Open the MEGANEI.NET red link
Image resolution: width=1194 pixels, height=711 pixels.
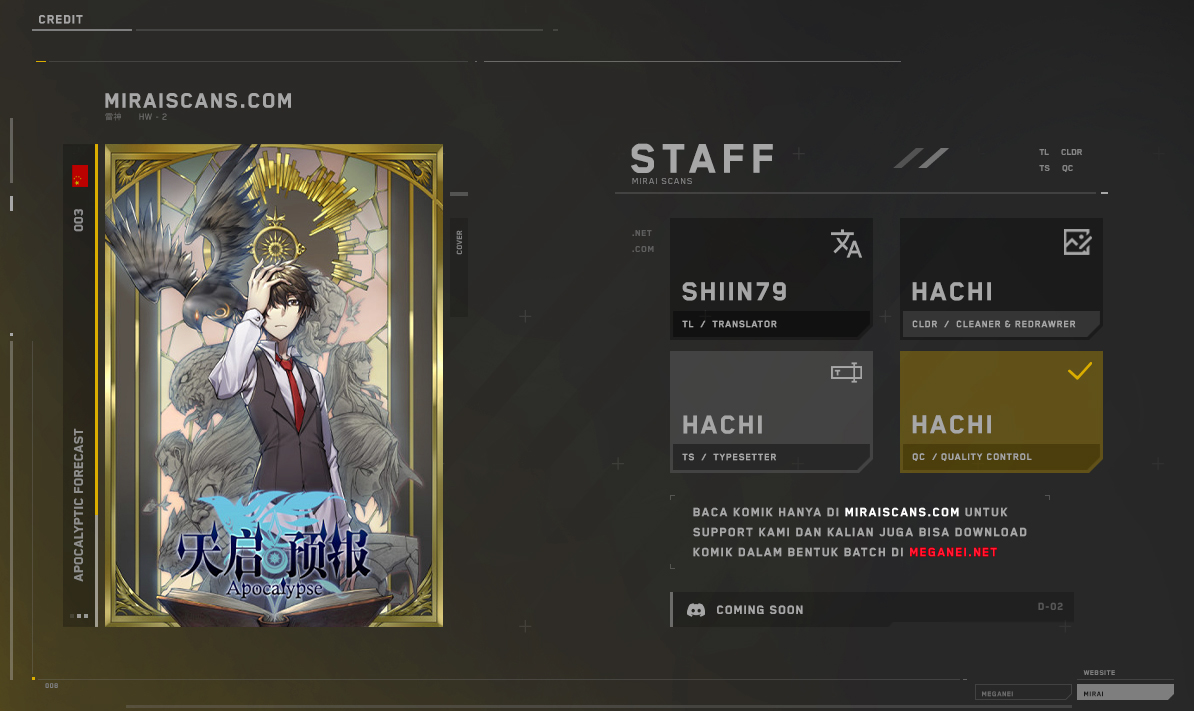pyautogui.click(x=953, y=552)
